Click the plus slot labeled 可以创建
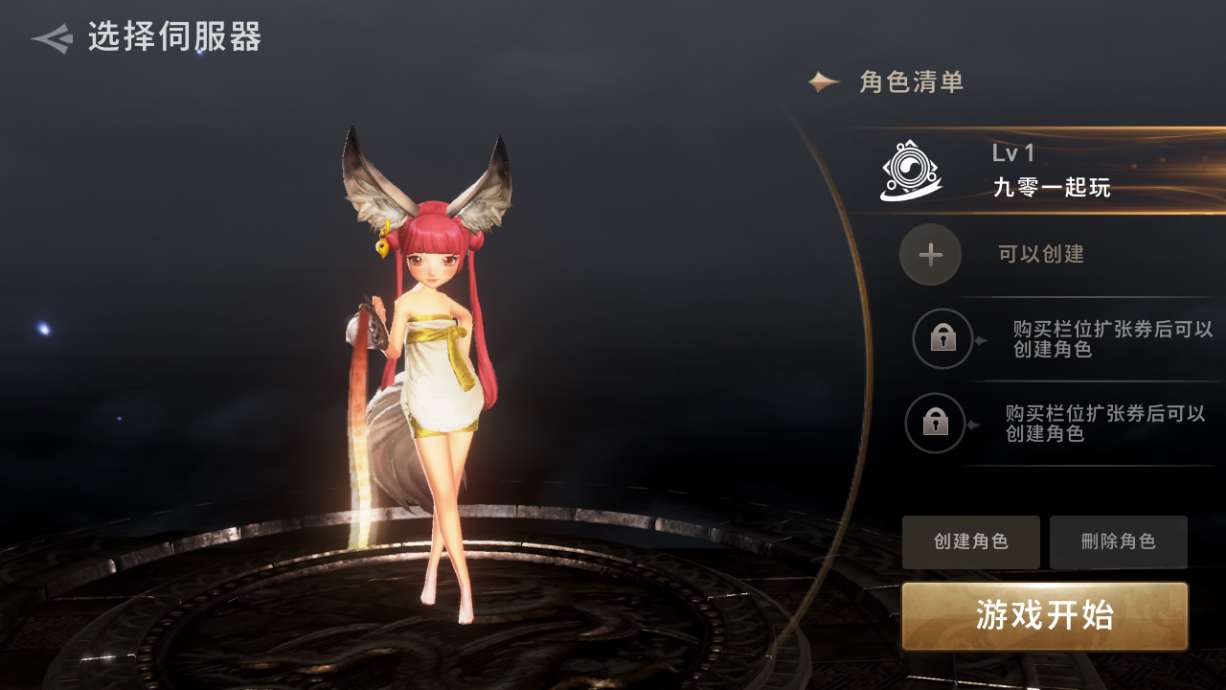This screenshot has width=1226, height=690. [931, 255]
